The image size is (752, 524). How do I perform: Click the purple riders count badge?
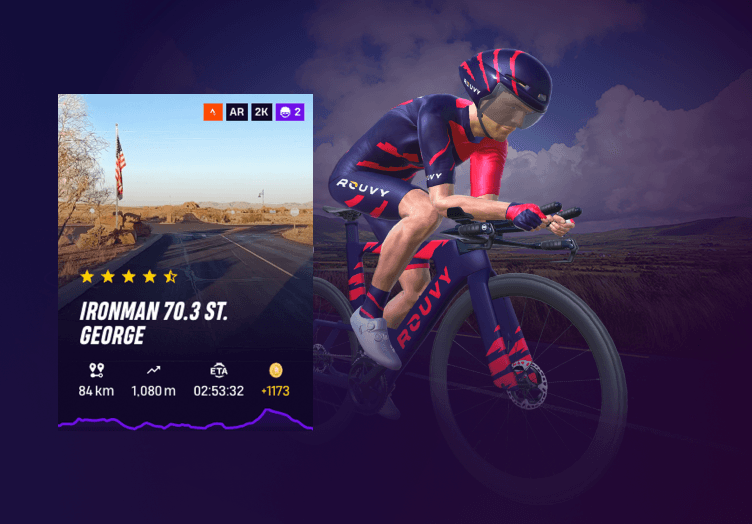click(x=291, y=112)
